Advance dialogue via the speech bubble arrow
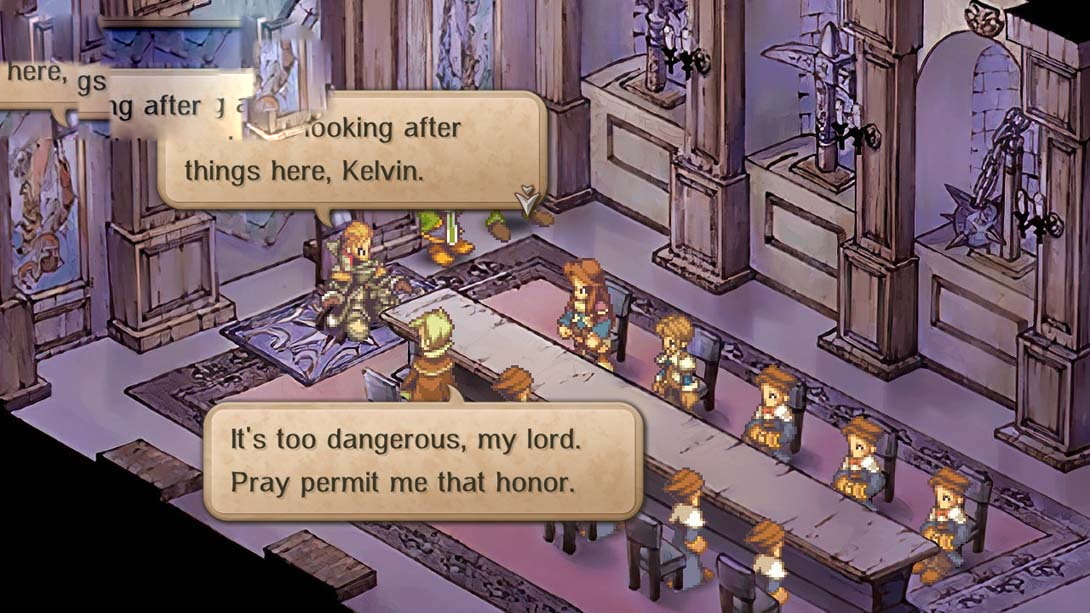Viewport: 1090px width, 613px height. pos(526,198)
